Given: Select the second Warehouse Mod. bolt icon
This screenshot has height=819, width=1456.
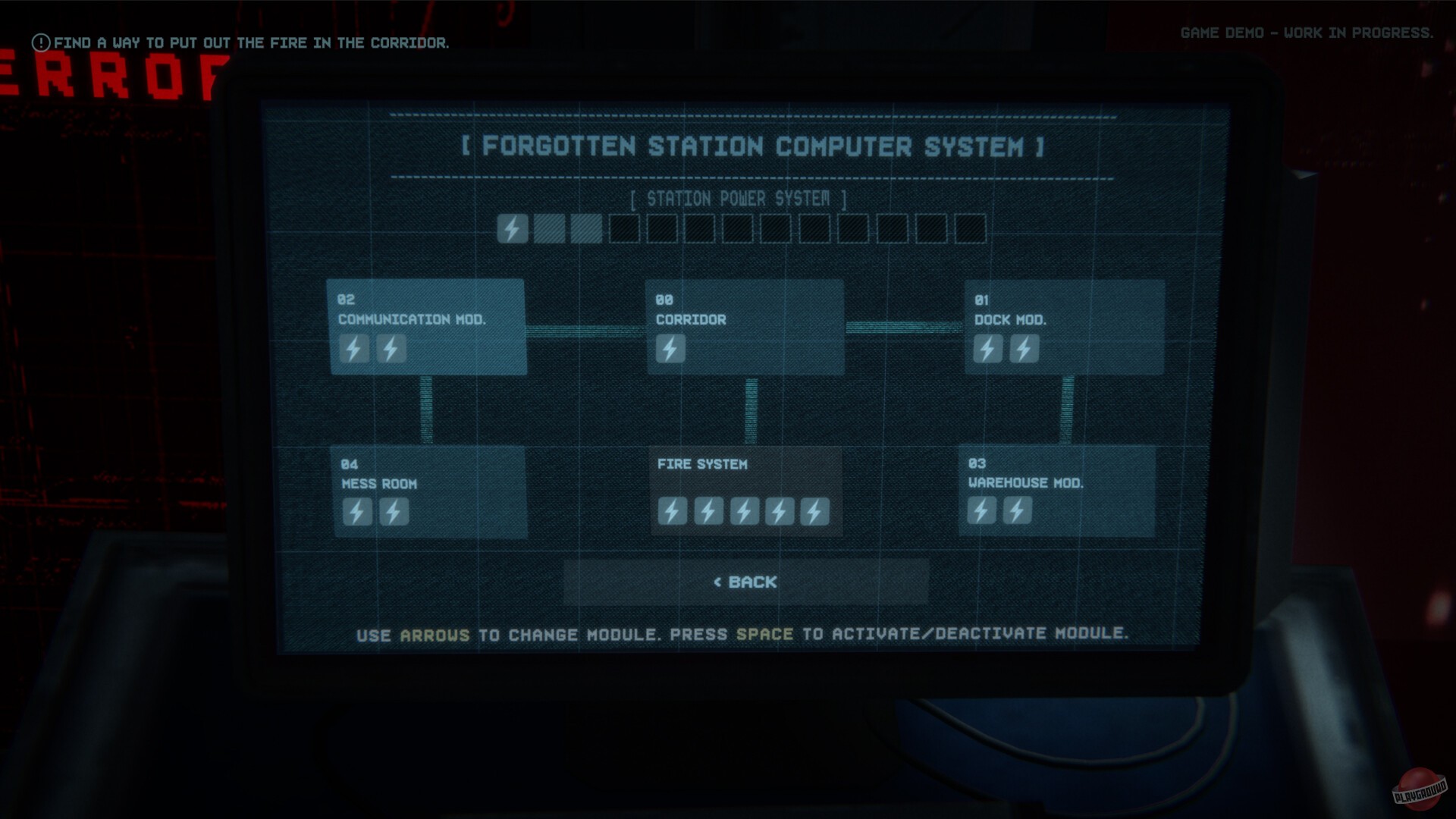Looking at the screenshot, I should coord(1018,510).
